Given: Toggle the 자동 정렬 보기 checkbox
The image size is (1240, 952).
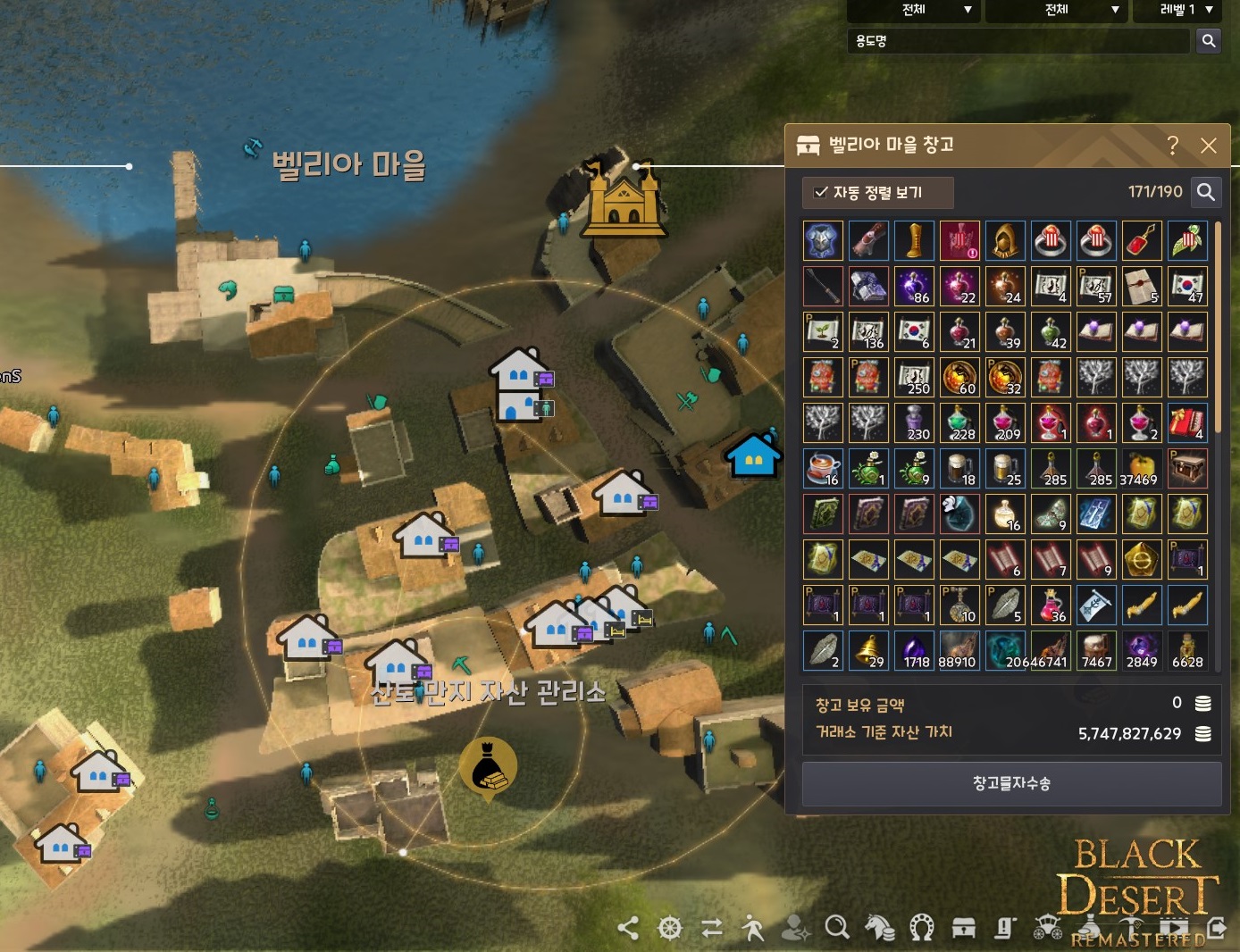Looking at the screenshot, I should (x=821, y=192).
